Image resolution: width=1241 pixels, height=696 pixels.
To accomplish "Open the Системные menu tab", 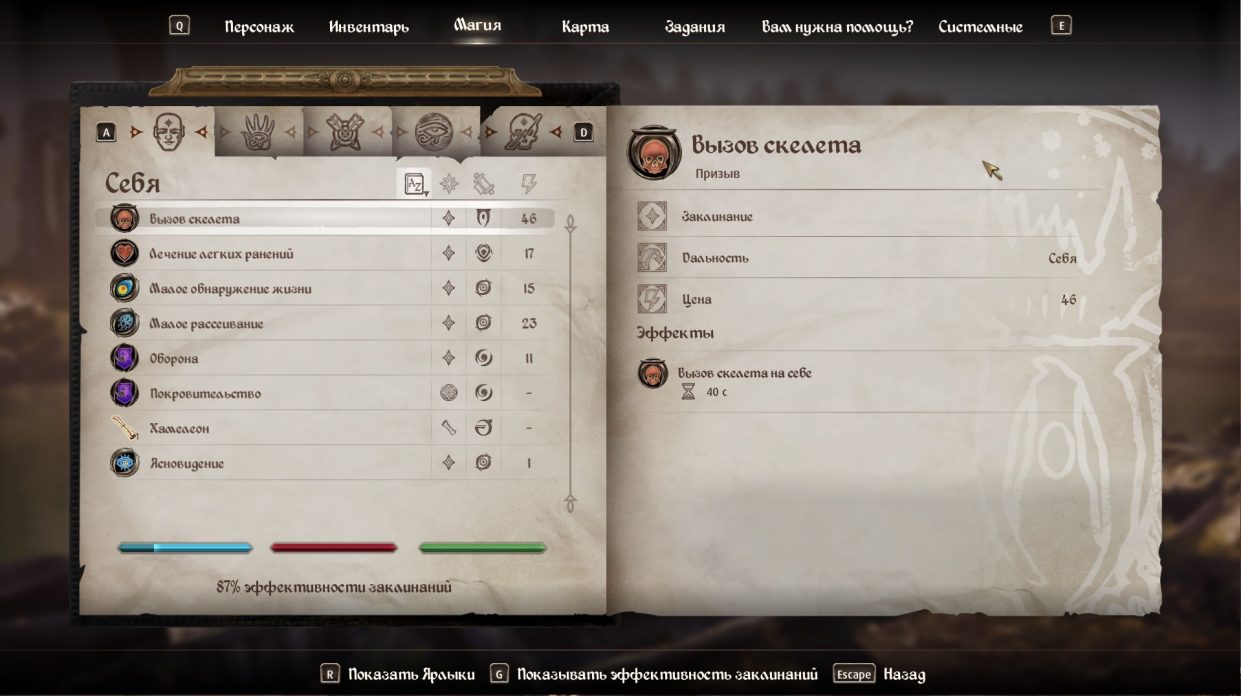I will 980,27.
